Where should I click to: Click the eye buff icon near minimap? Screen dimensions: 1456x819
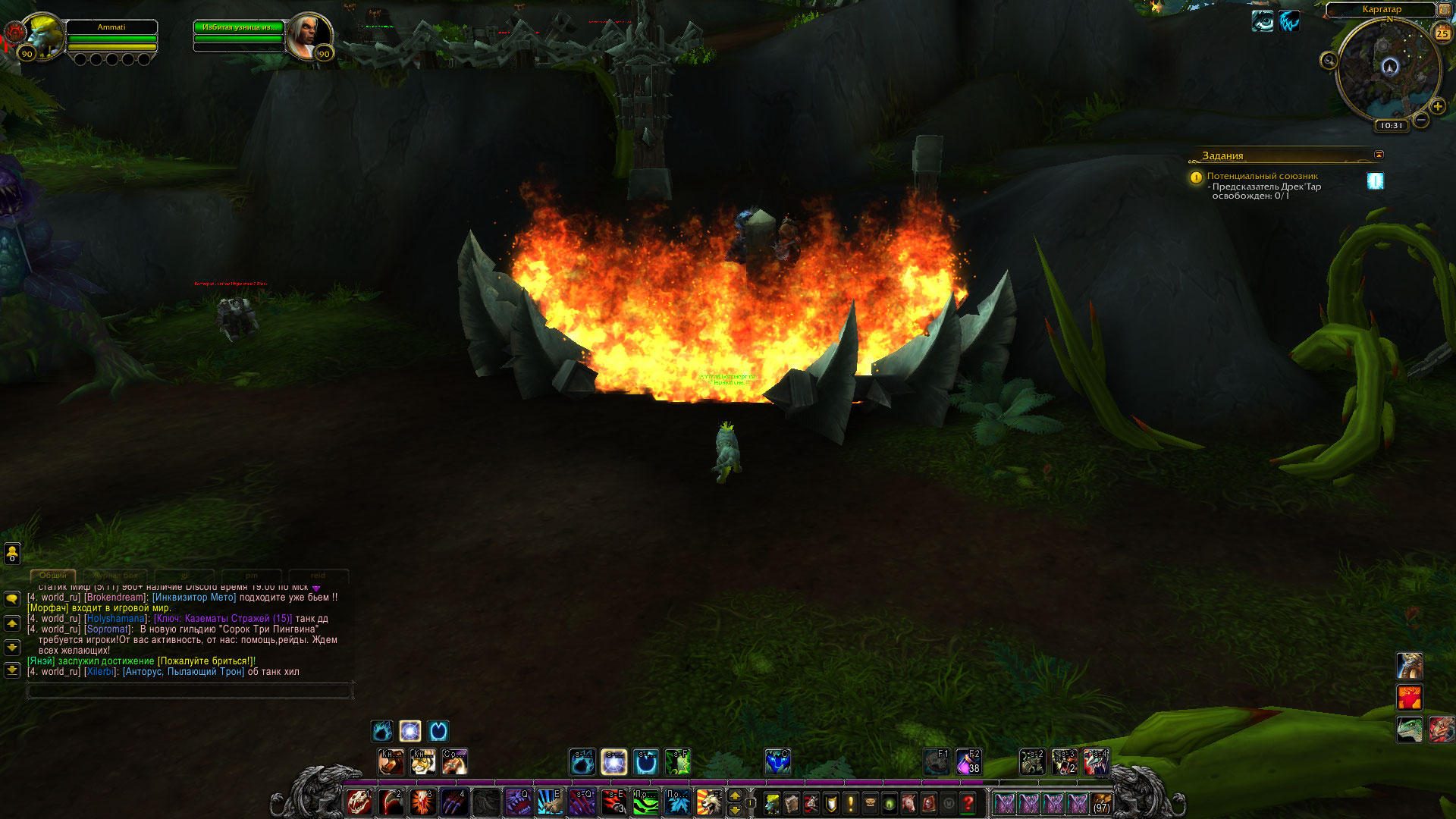tap(1263, 21)
